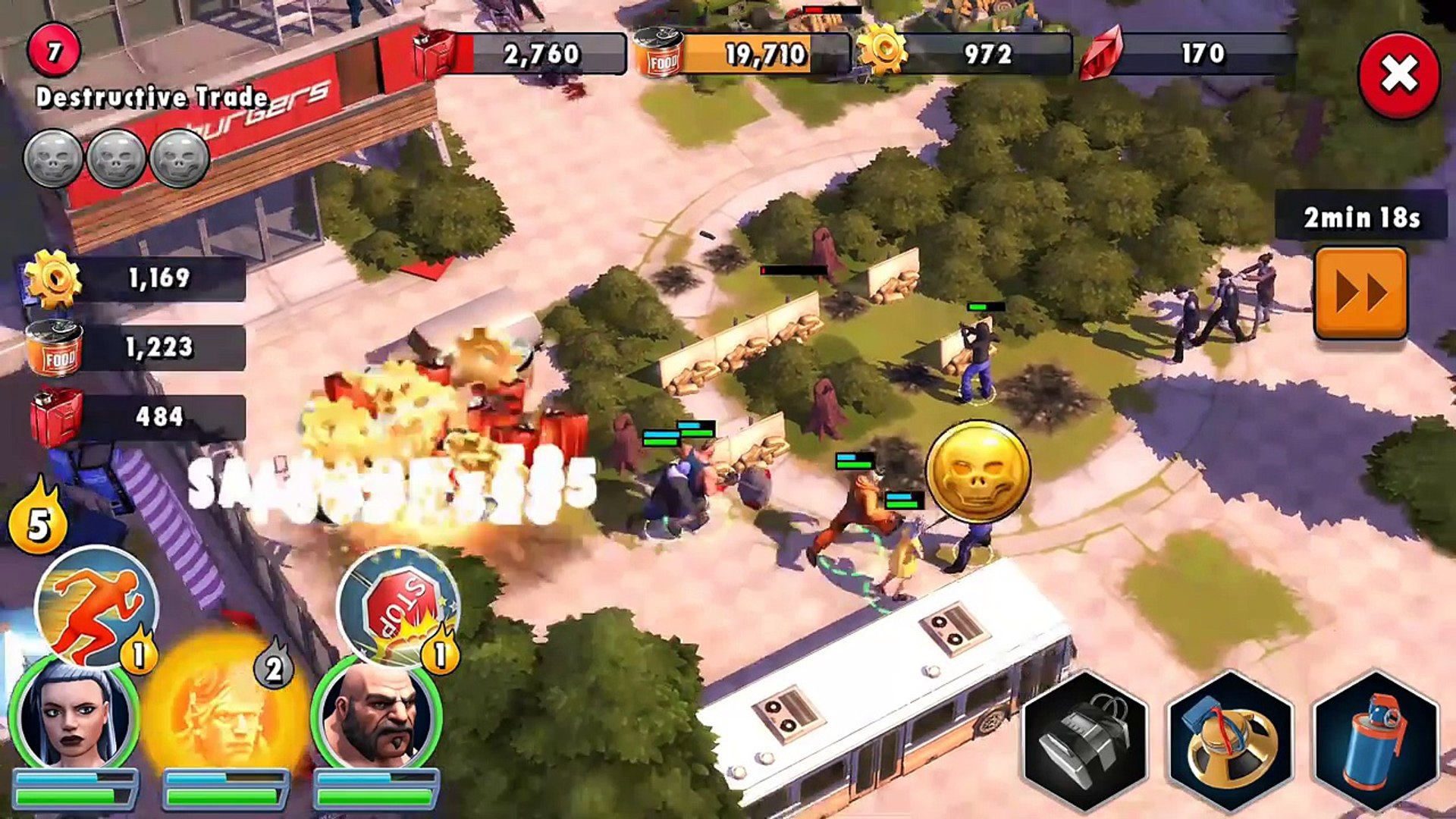The image size is (1456, 819).
Task: Tap the gold skull coin
Action: tap(977, 472)
